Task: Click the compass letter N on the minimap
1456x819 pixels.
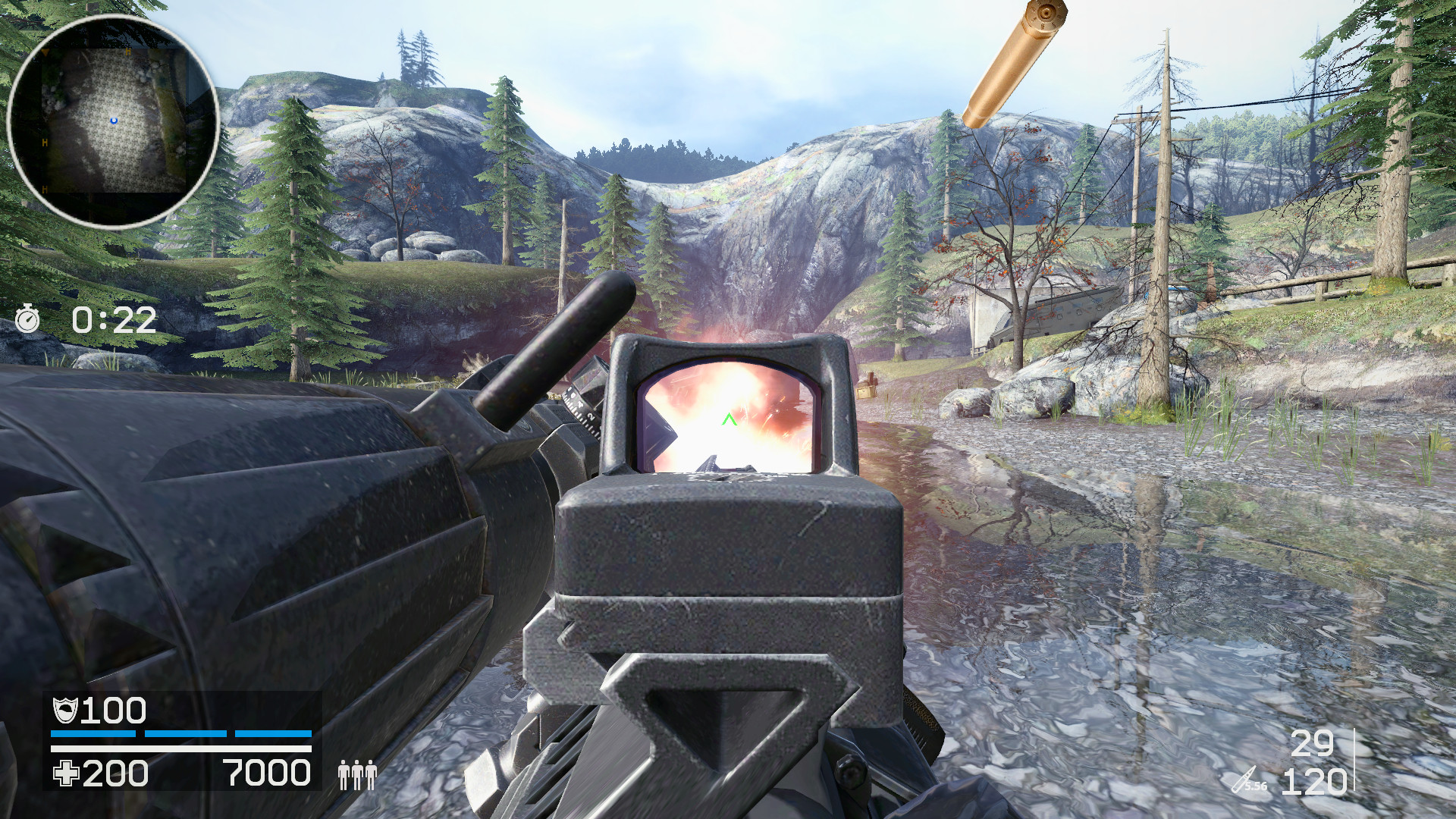Action: [x=128, y=52]
